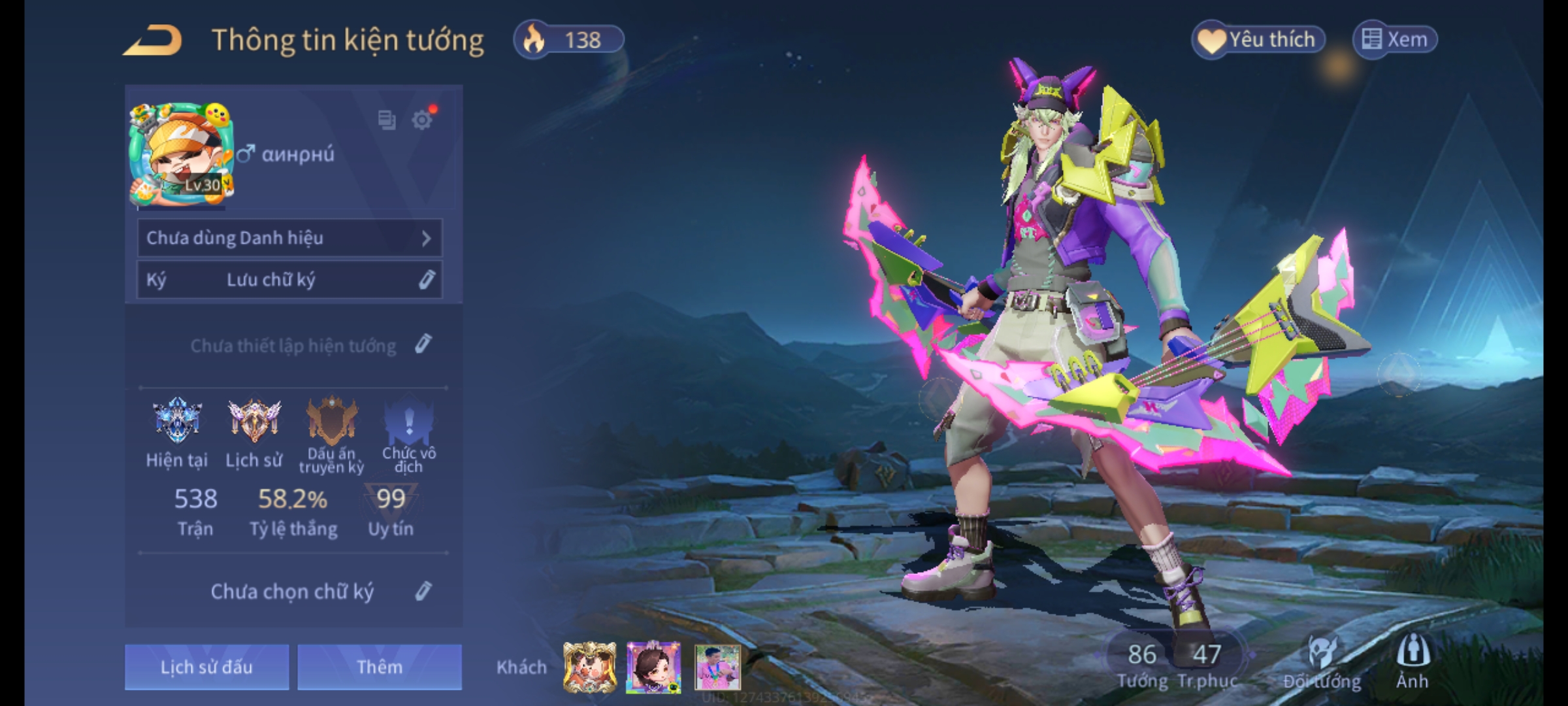Open the Chưa dùng Danh hiệu row
The height and width of the screenshot is (706, 1568).
289,238
